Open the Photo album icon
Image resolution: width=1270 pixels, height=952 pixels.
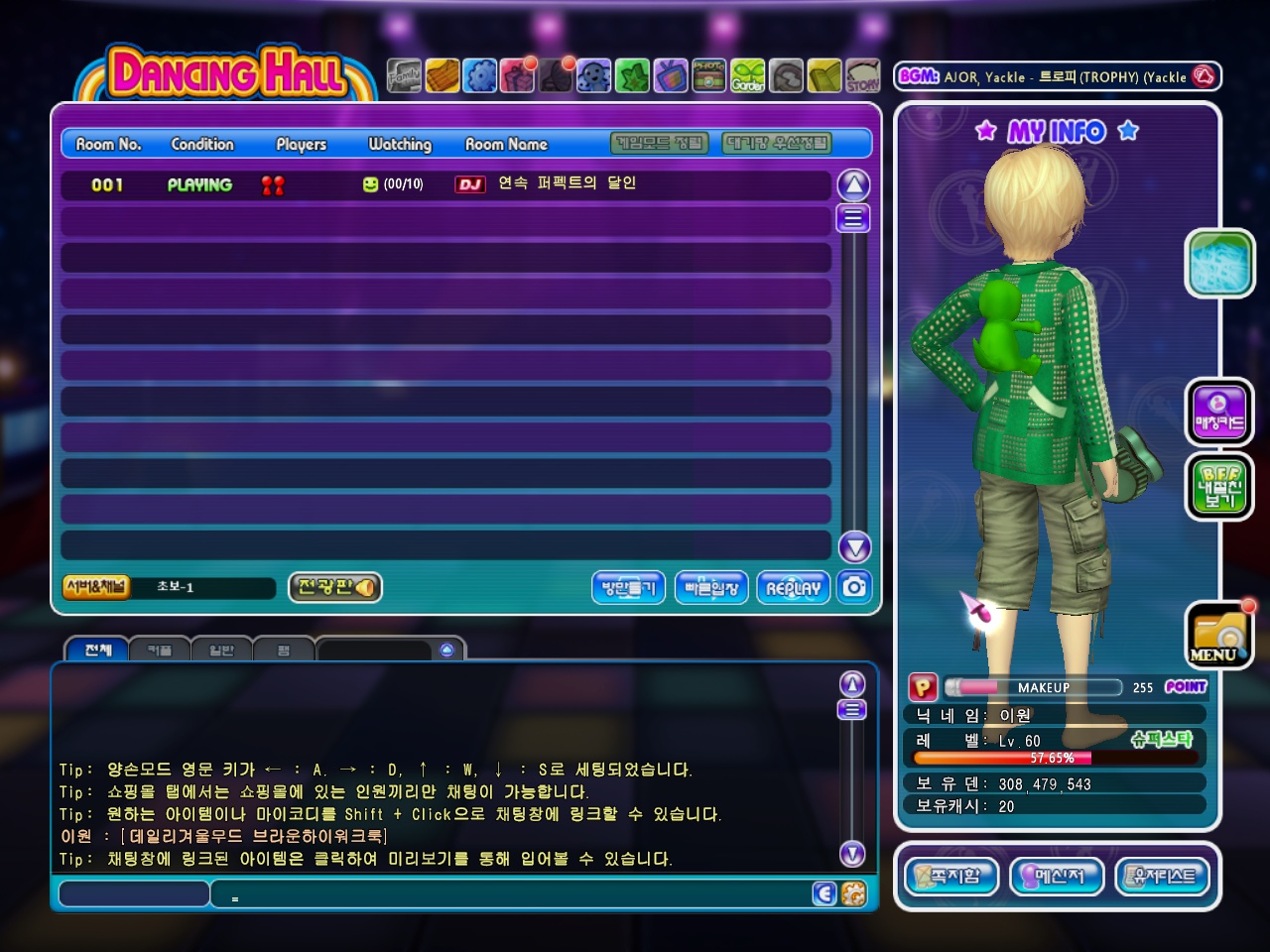[x=708, y=75]
